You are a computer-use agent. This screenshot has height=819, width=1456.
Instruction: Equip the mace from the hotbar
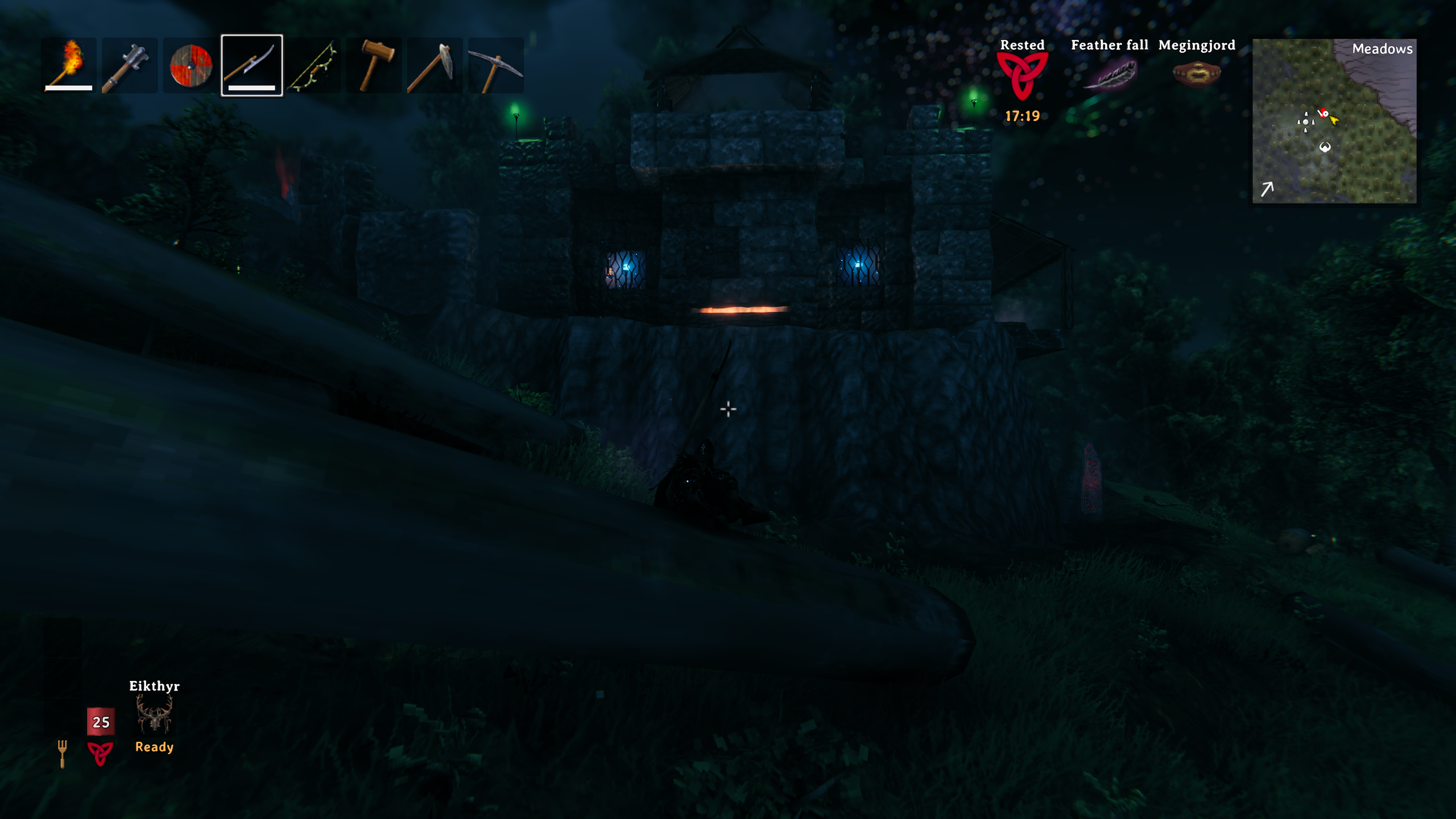[x=129, y=65]
